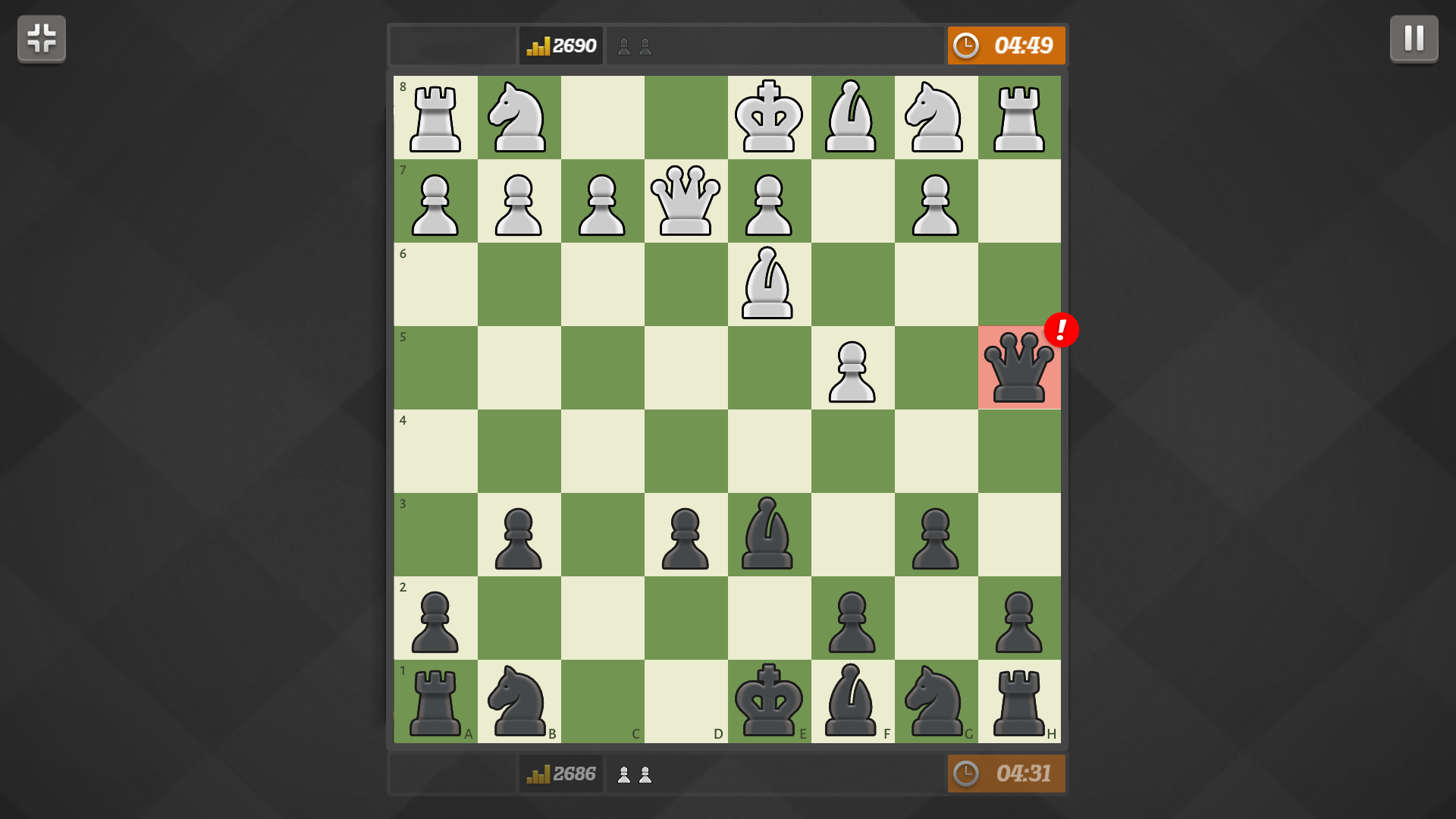This screenshot has height=819, width=1456.
Task: Click the opponent's rating bars showing 2690
Action: point(560,45)
